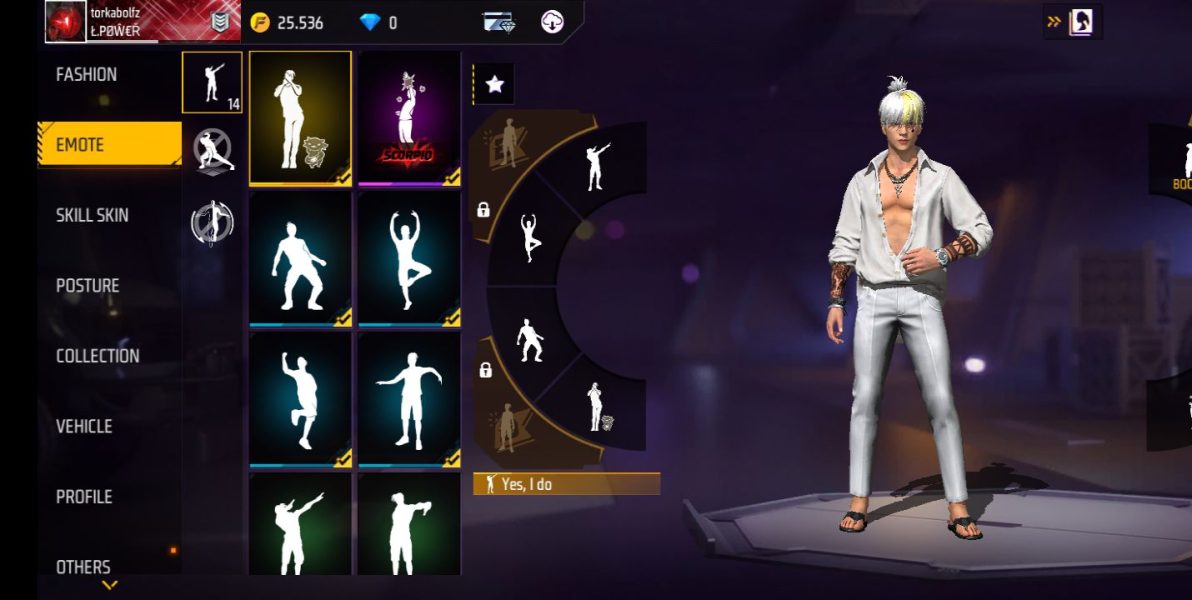The image size is (1192, 600).
Task: Choose the purple Scorpio emote tile
Action: coord(409,118)
